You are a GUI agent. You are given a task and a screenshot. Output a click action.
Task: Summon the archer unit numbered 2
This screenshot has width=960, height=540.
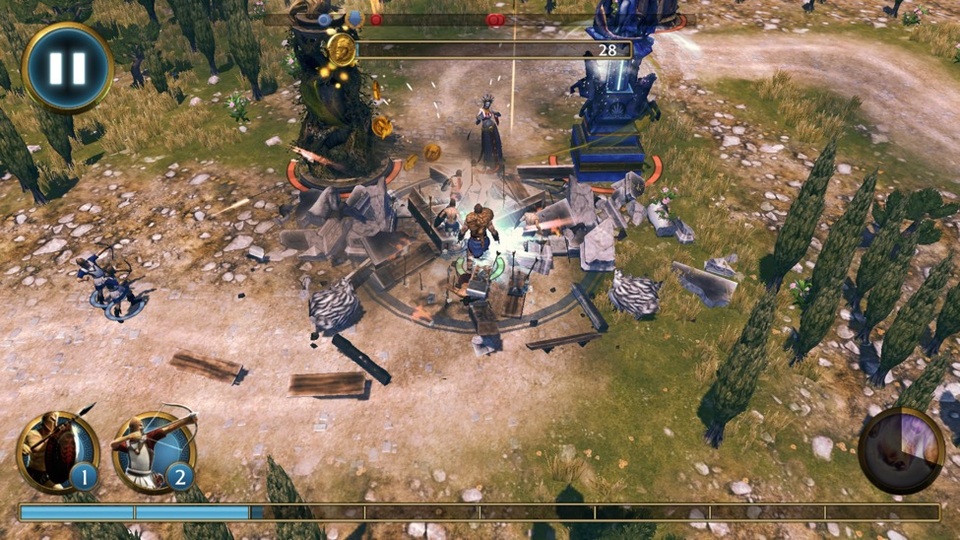coord(153,452)
